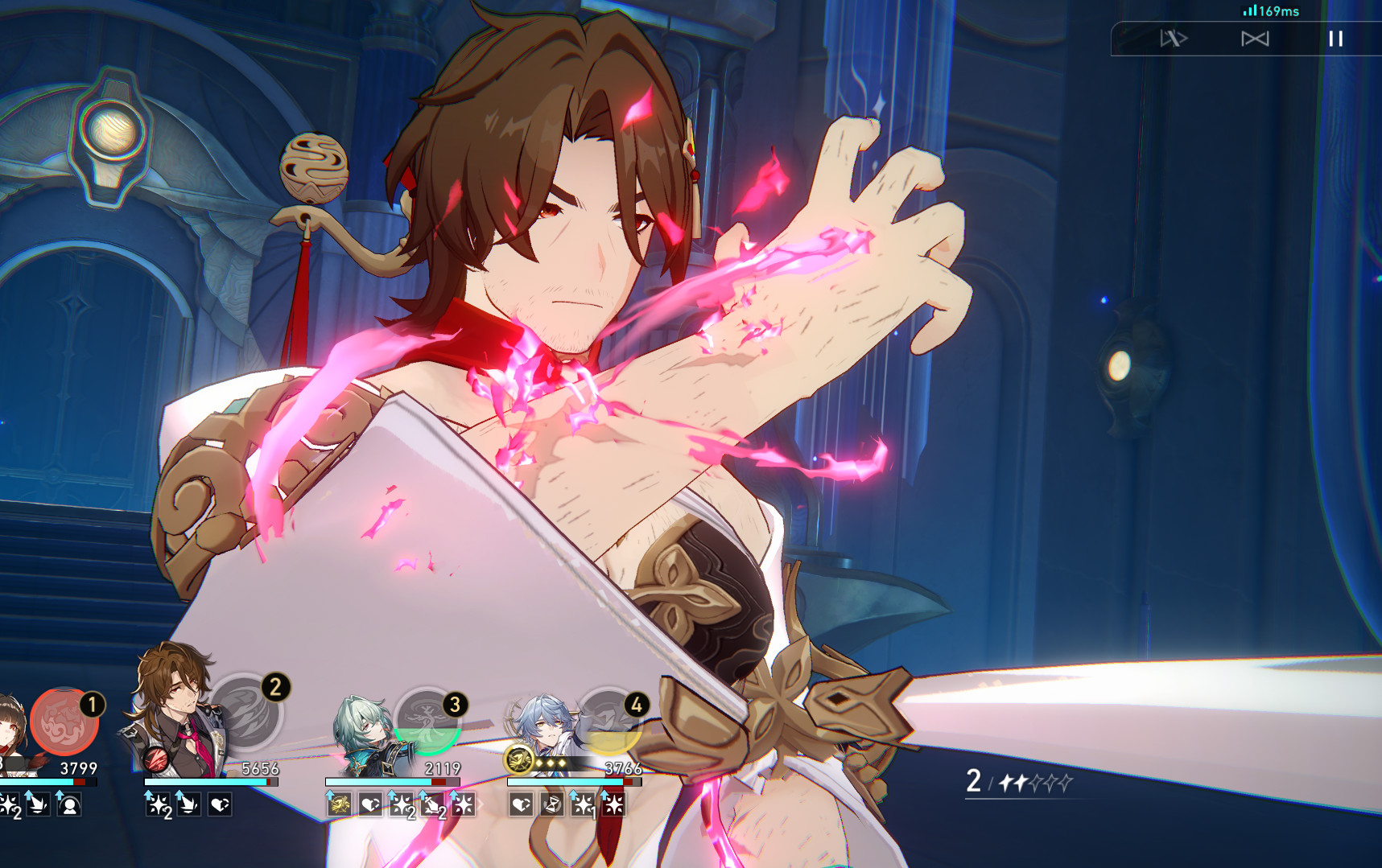Viewport: 1382px width, 868px height.
Task: Toggle double-speed battle mode
Action: click(1256, 39)
